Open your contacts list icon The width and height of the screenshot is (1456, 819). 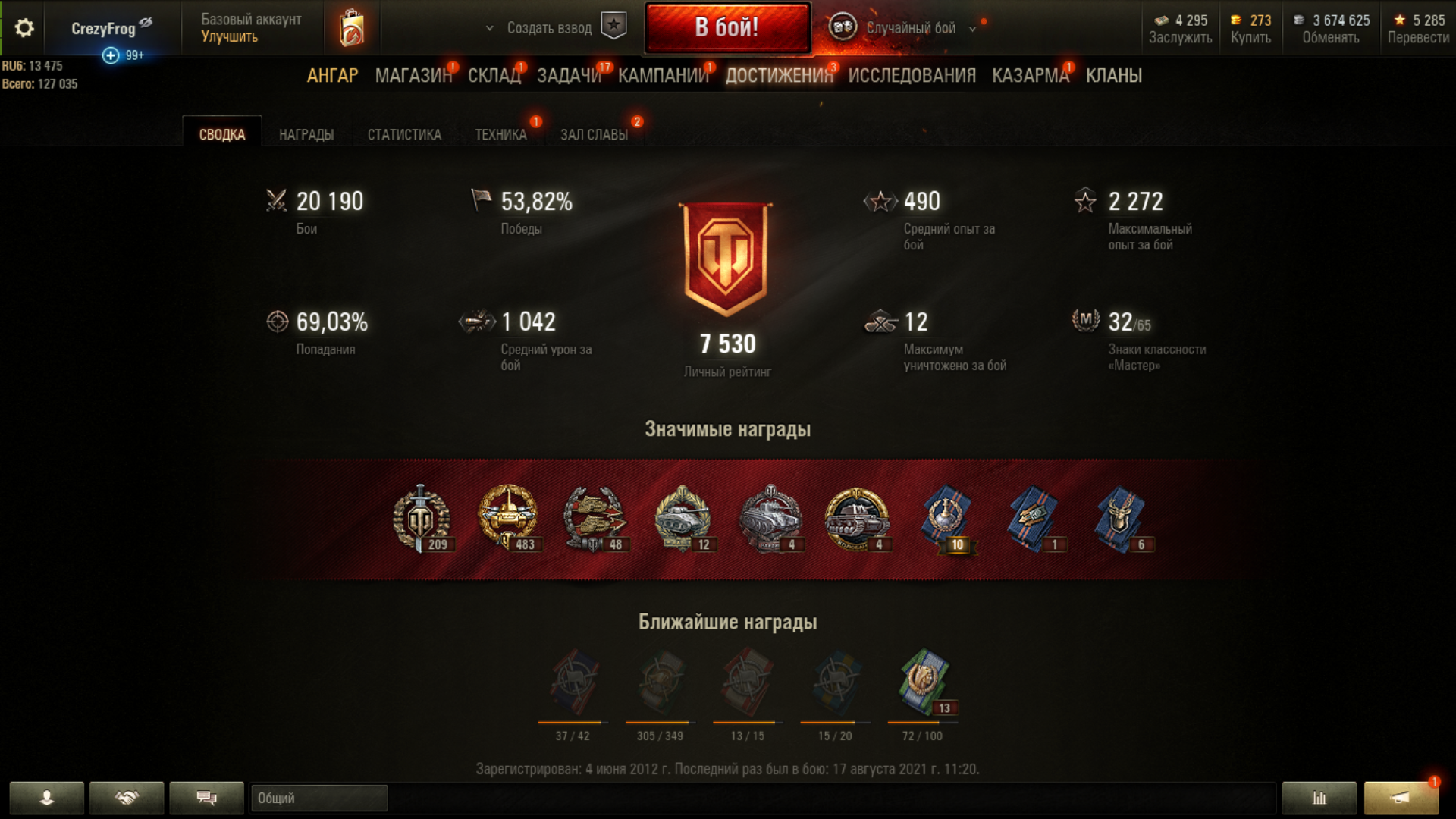click(48, 798)
